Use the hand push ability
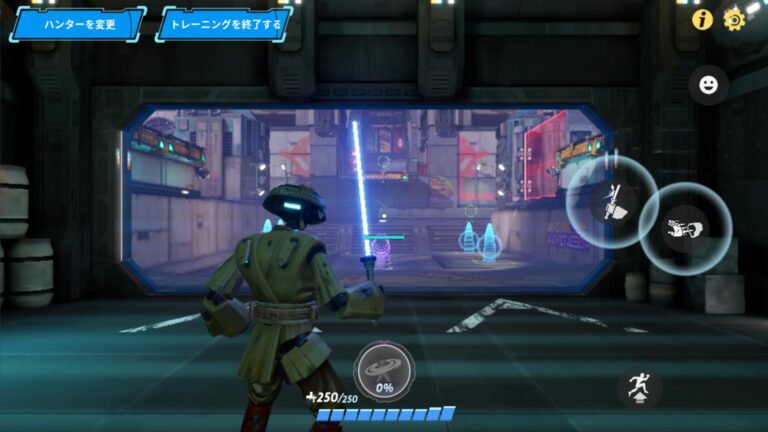Image resolution: width=768 pixels, height=432 pixels. click(685, 228)
